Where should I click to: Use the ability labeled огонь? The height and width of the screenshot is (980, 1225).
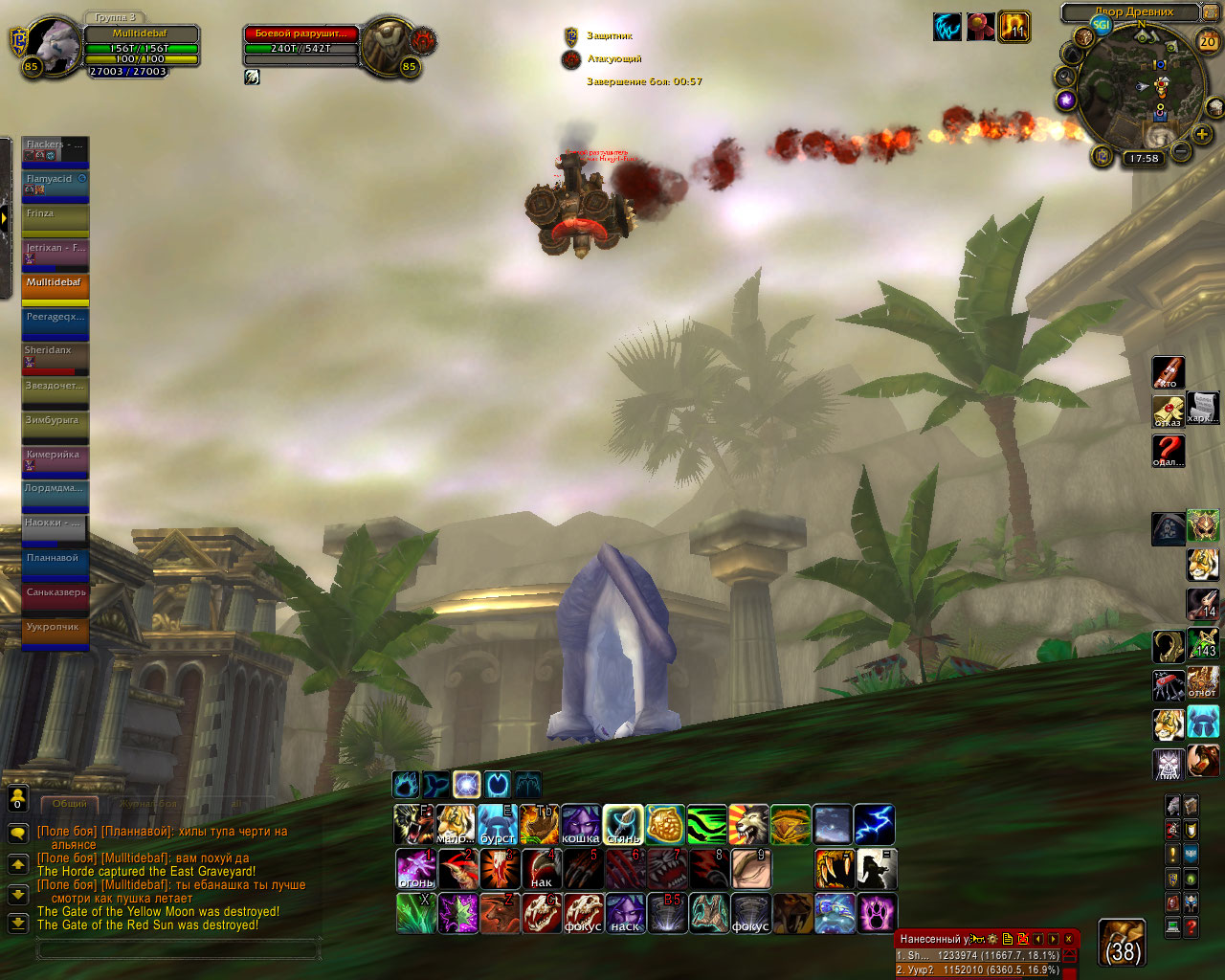[x=415, y=869]
